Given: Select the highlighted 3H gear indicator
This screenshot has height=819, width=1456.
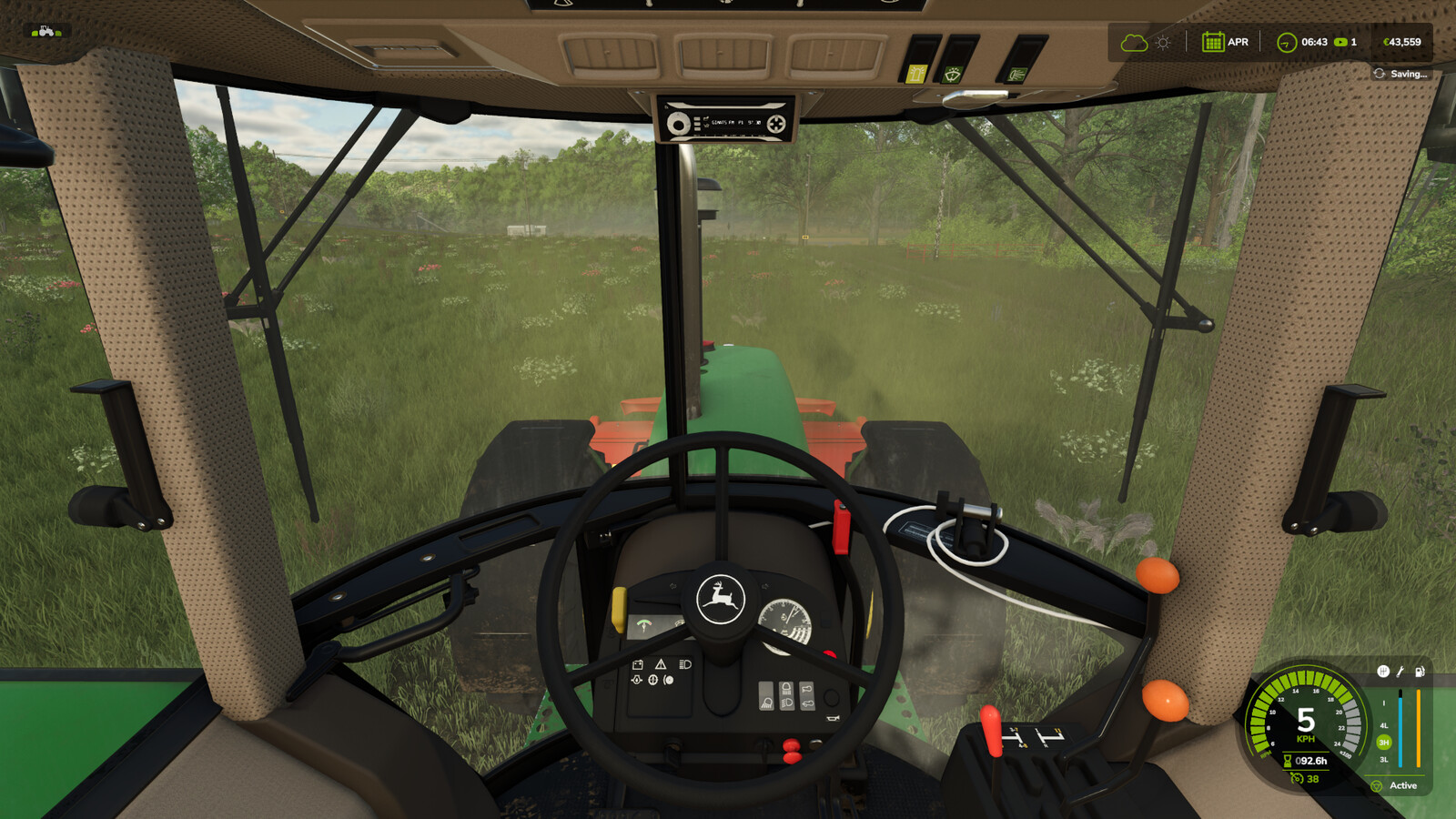Looking at the screenshot, I should point(1384,743).
